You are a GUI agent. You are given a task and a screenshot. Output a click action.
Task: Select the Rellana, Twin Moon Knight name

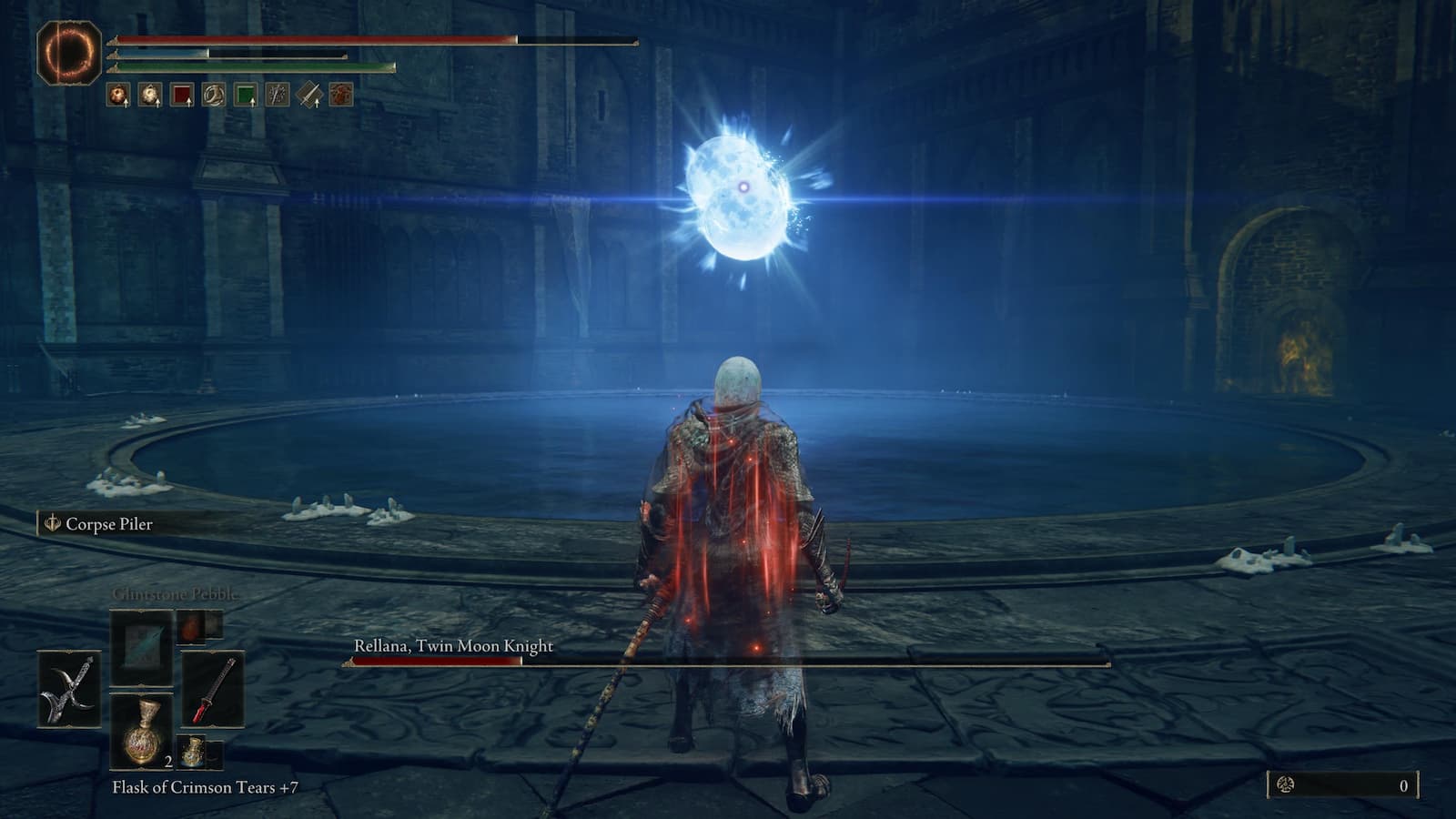(x=452, y=644)
